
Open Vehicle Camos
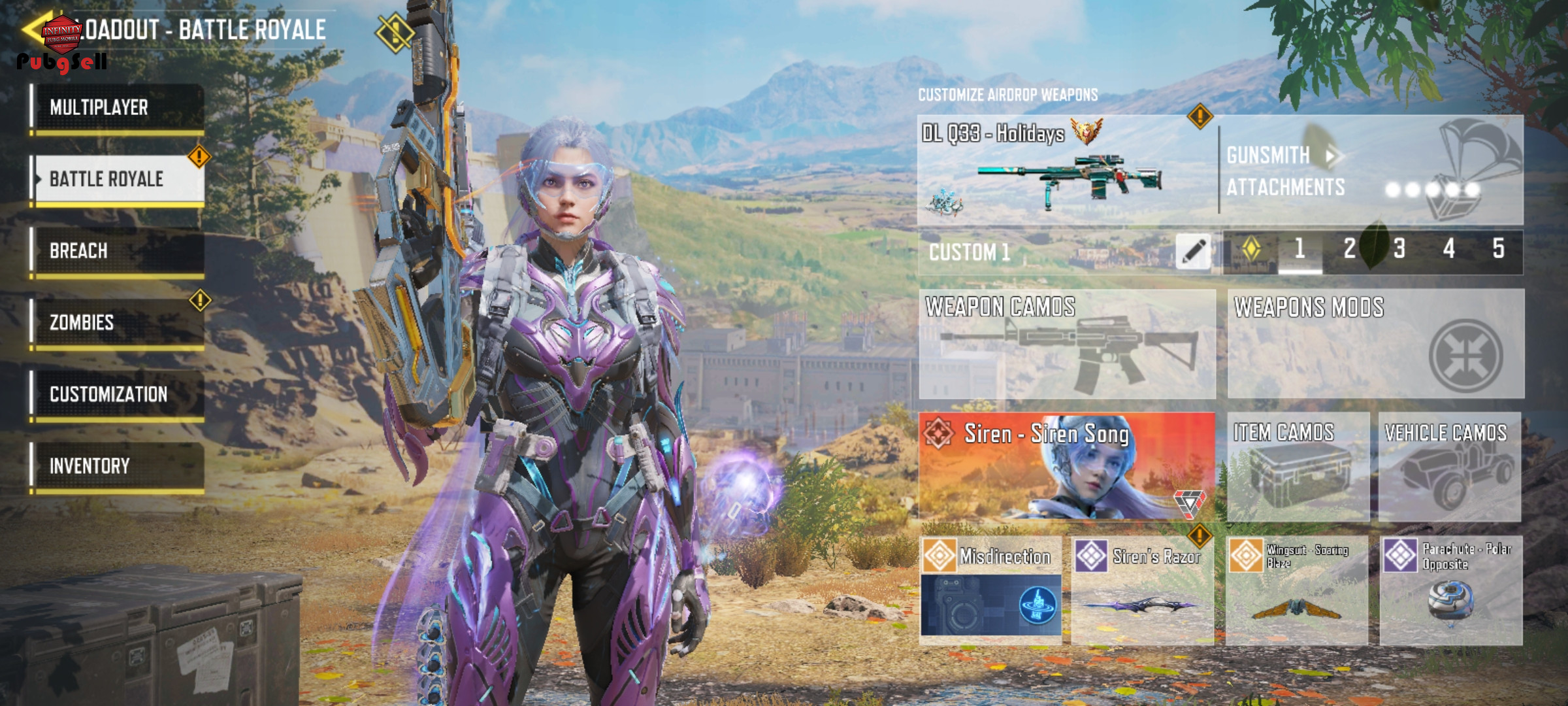click(x=1450, y=466)
